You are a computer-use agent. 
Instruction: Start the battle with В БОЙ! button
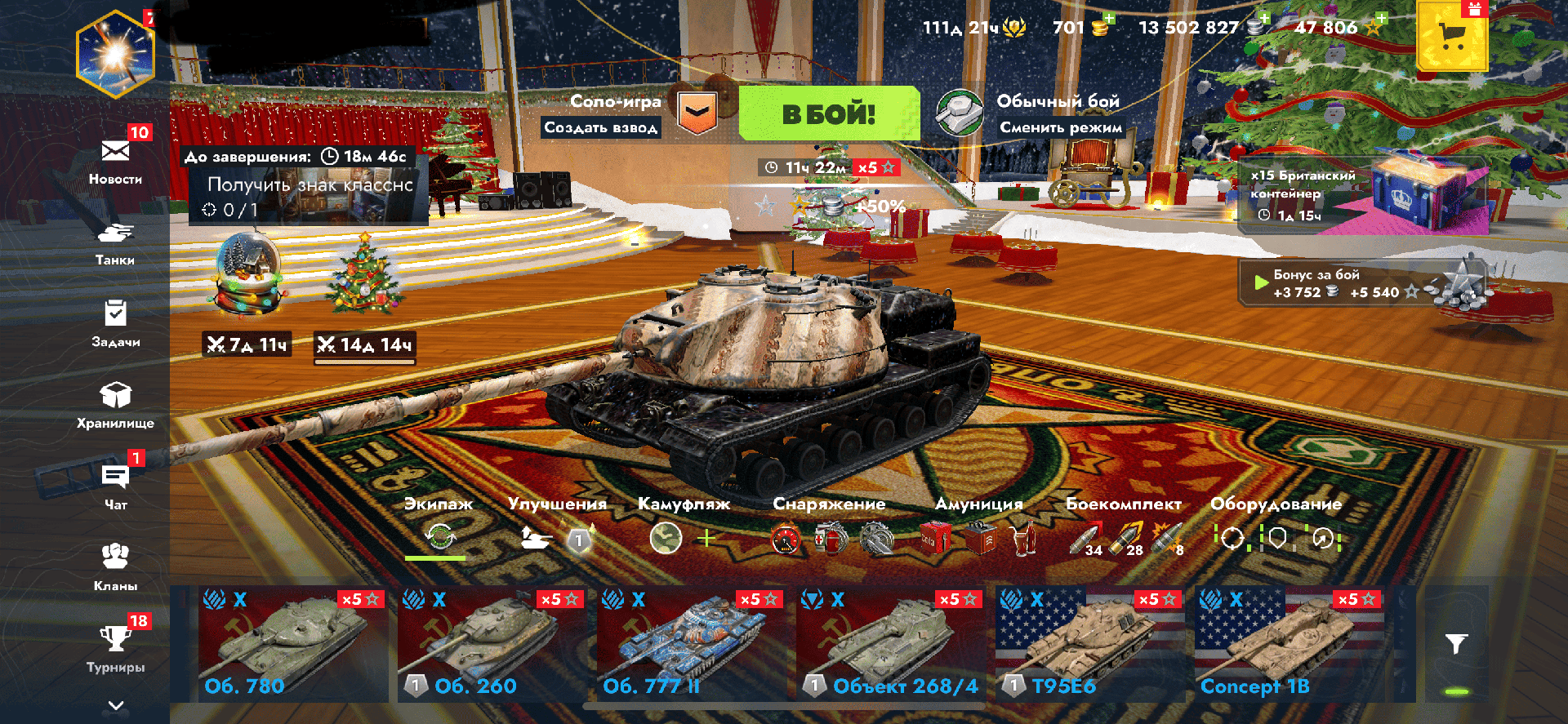click(829, 114)
